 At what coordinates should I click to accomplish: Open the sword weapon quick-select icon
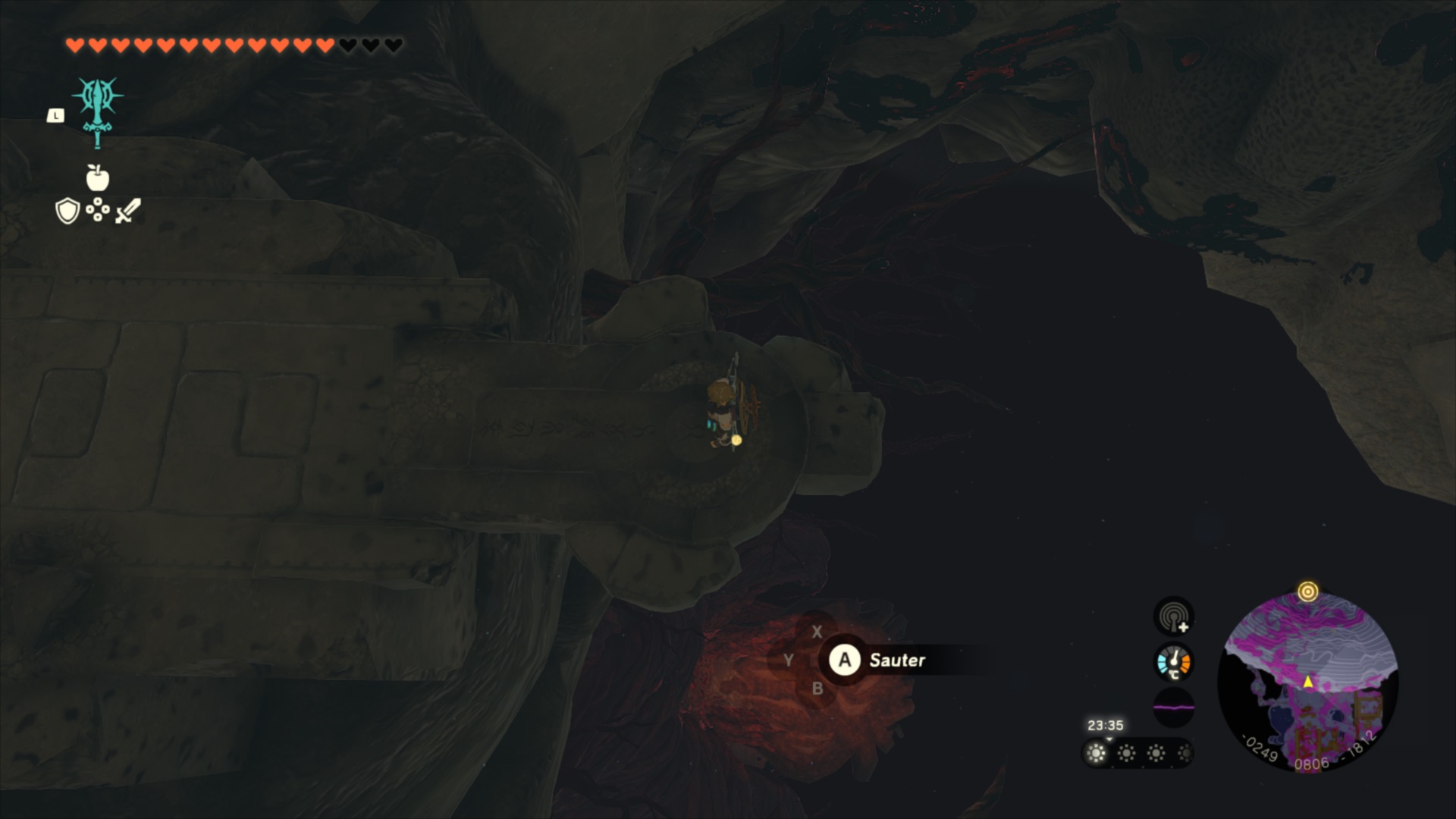click(128, 211)
